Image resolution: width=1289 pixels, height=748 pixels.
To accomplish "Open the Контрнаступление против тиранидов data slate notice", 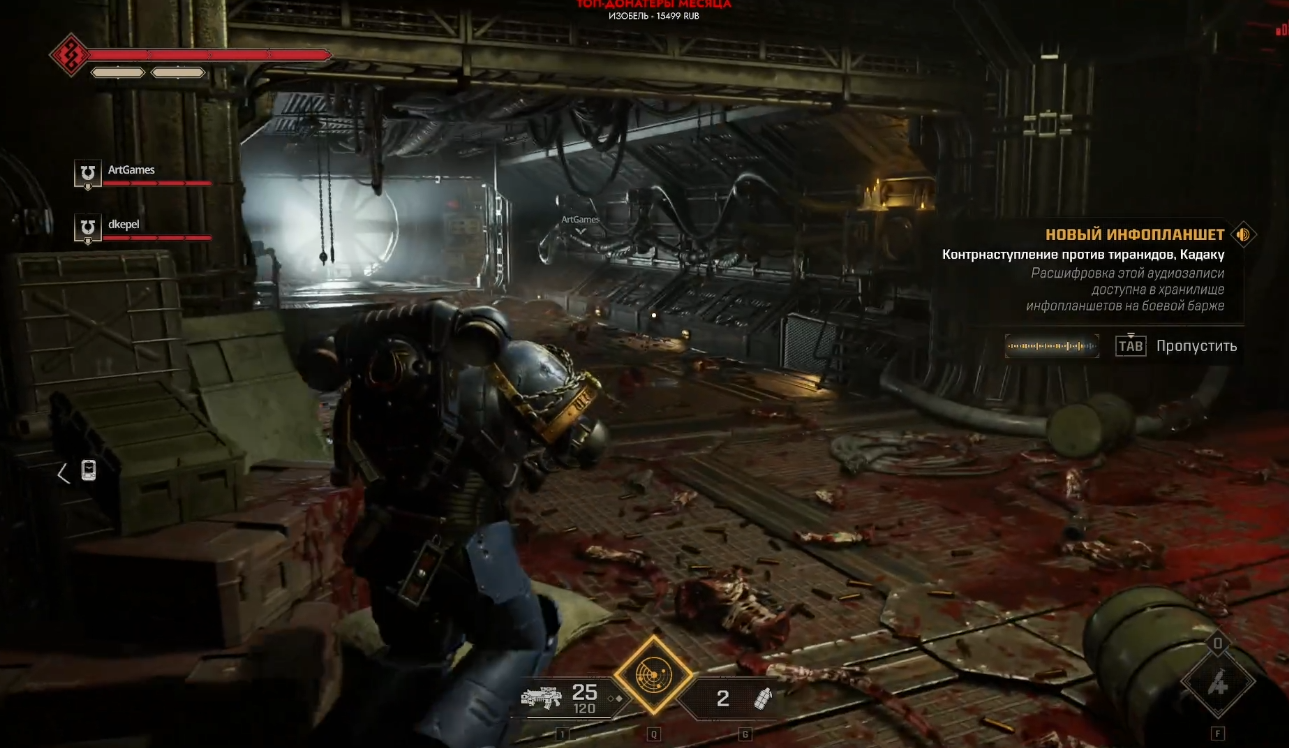I will (1083, 255).
